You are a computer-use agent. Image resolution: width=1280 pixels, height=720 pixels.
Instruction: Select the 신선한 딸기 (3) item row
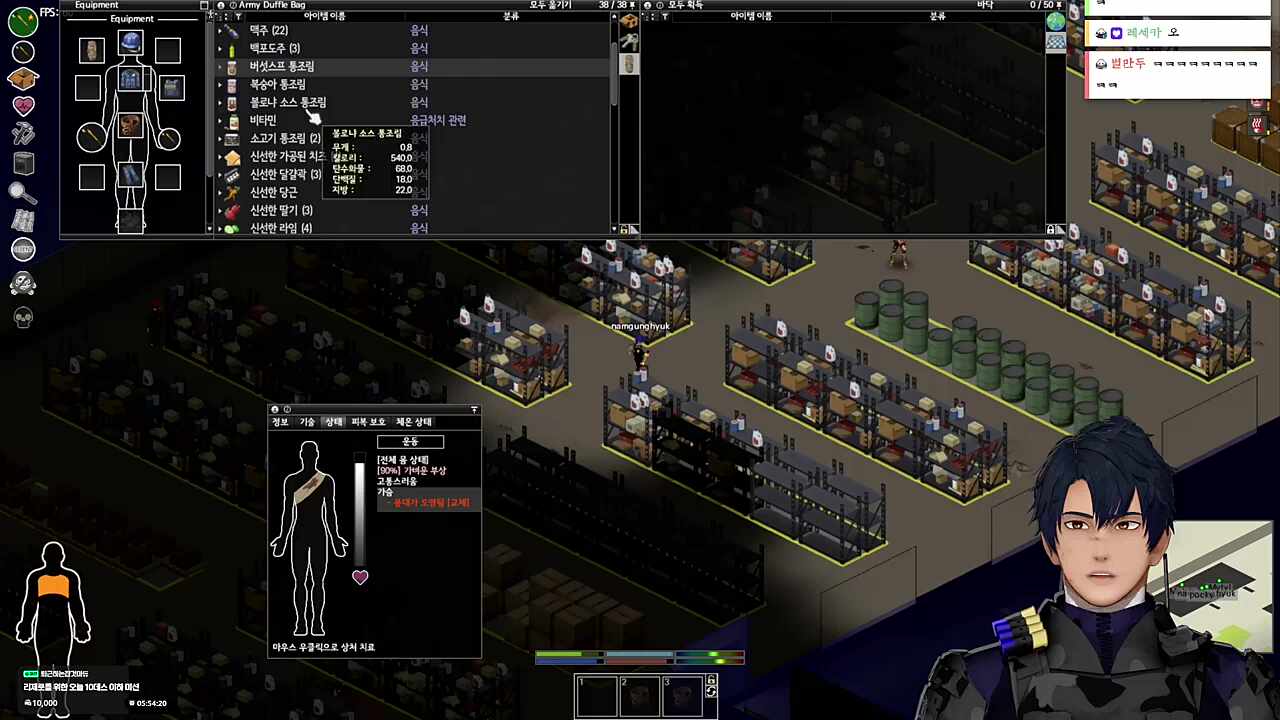(281, 210)
